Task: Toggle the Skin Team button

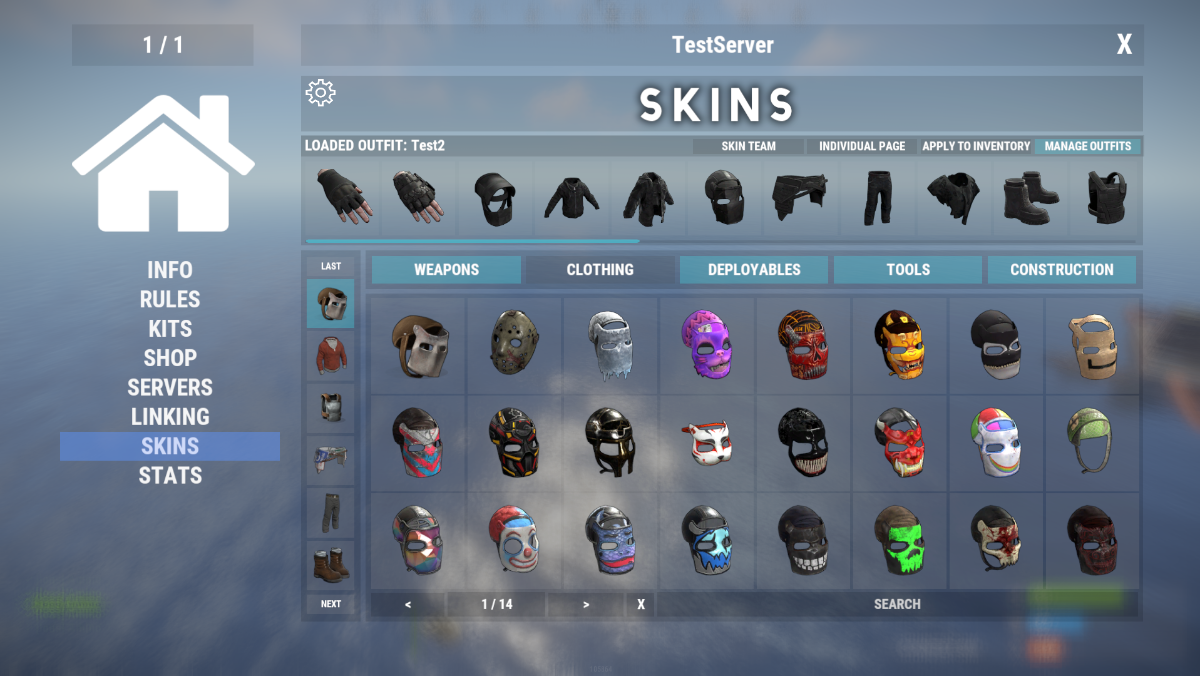Action: point(748,146)
